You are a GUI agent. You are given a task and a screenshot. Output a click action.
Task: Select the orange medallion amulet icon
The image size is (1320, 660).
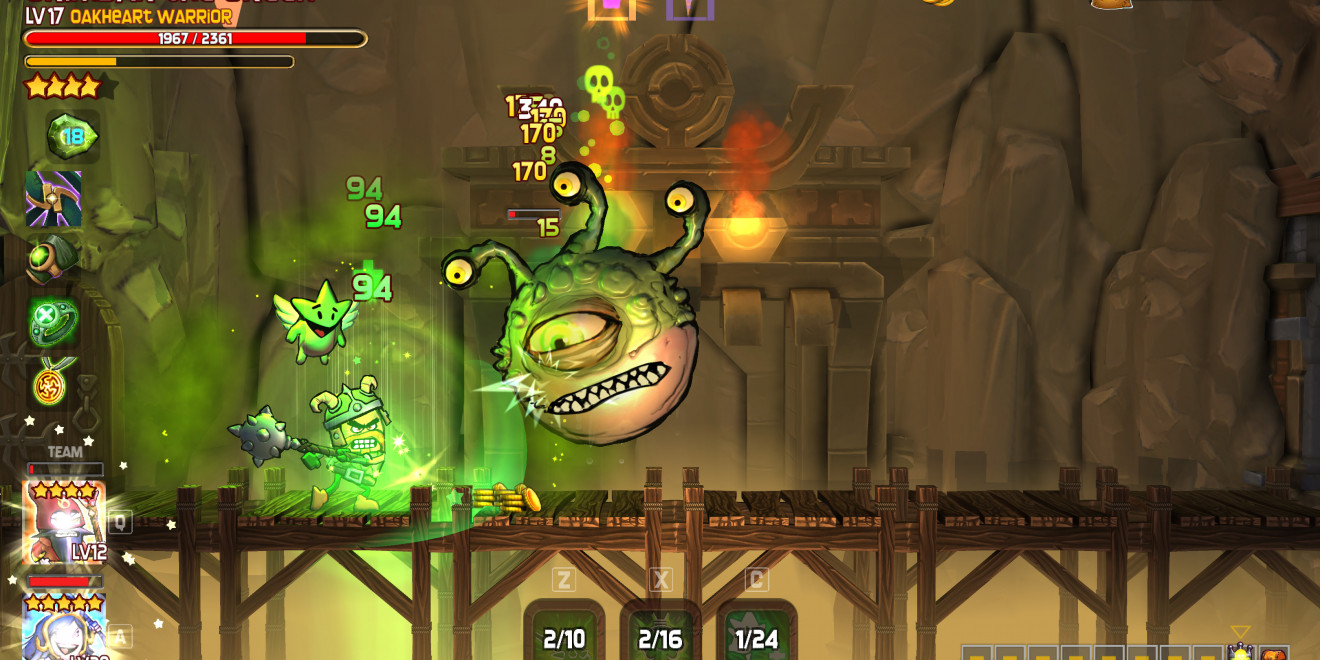click(50, 383)
